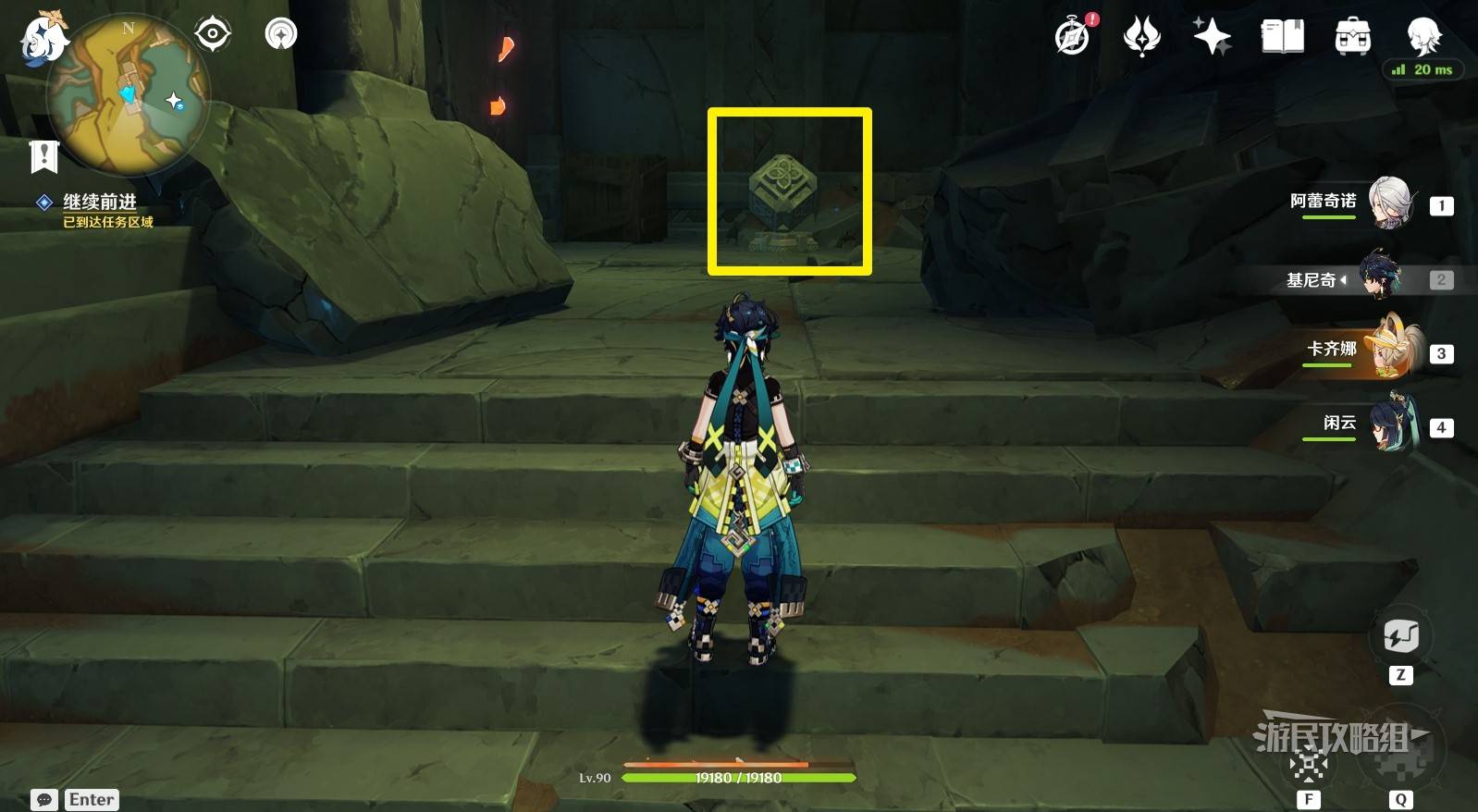This screenshot has height=812, width=1478.
Task: Open the quest exclamation bookmark icon
Action: click(43, 156)
